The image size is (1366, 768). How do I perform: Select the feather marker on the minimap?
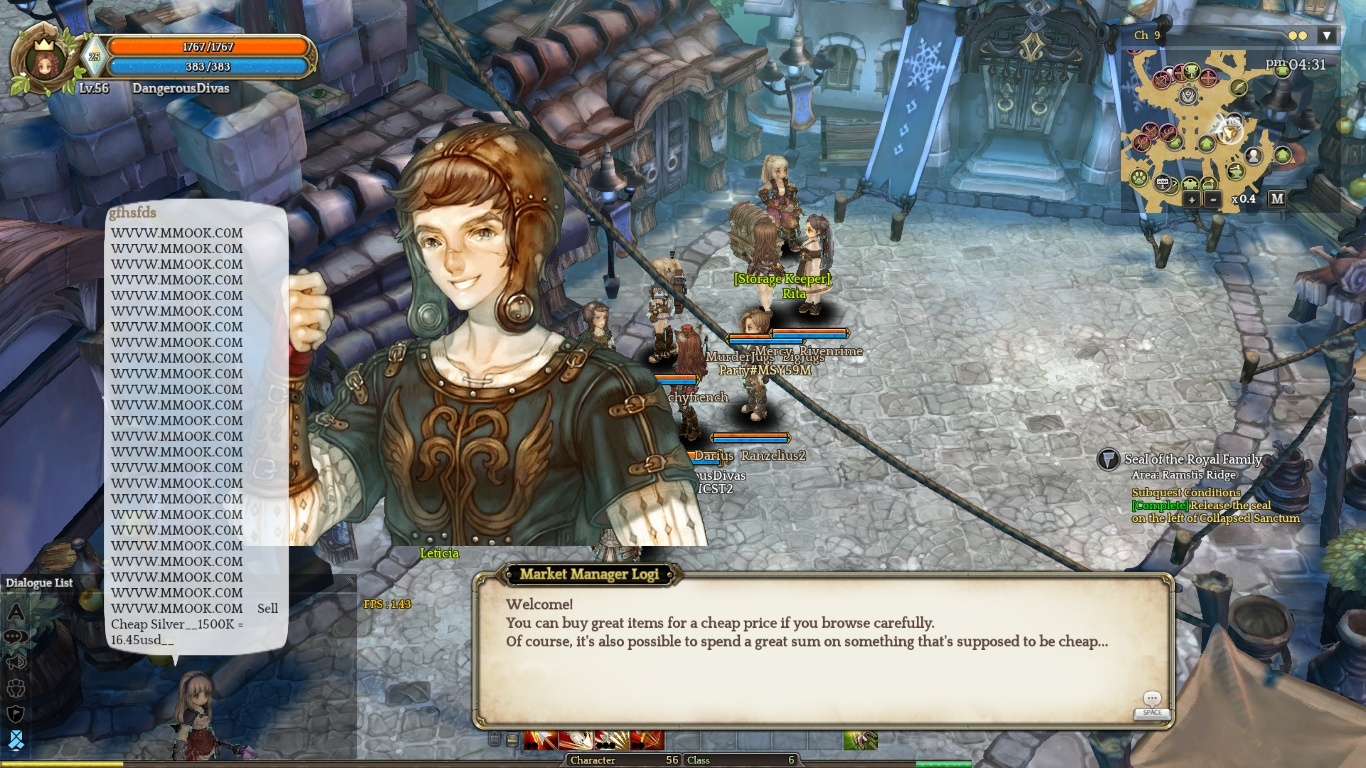point(1239,88)
